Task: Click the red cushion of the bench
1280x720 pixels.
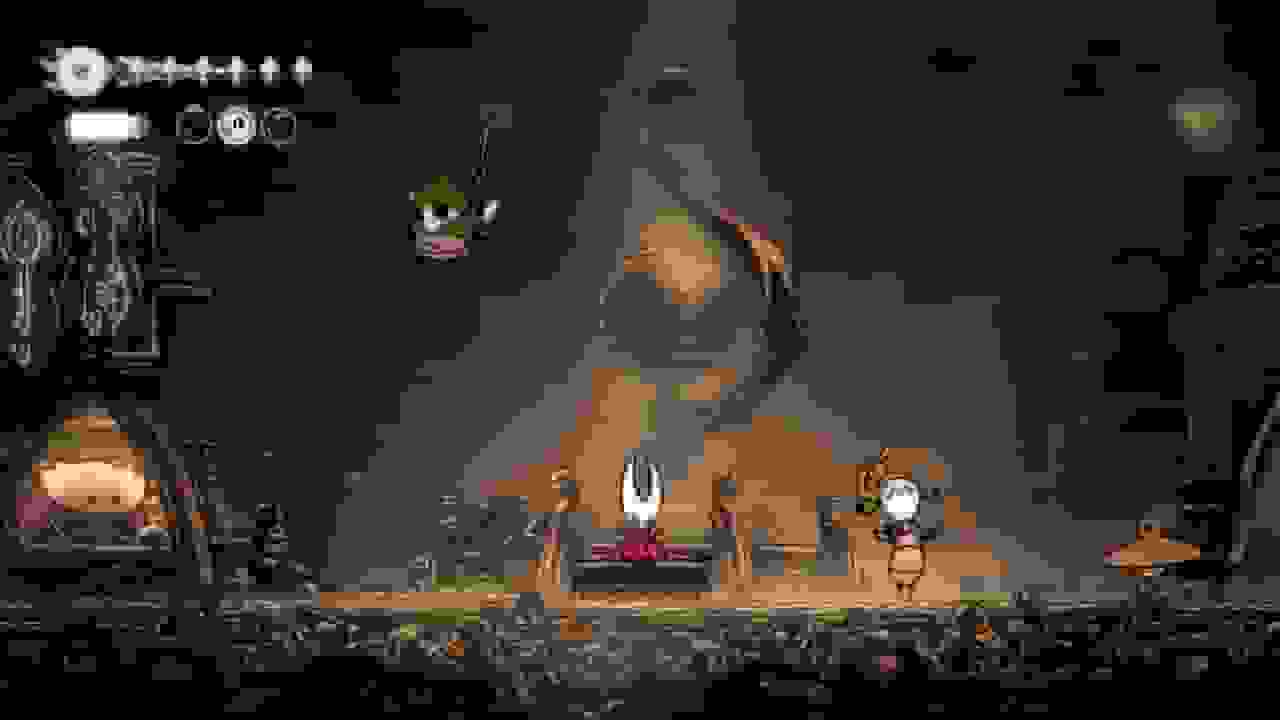Action: (640, 550)
